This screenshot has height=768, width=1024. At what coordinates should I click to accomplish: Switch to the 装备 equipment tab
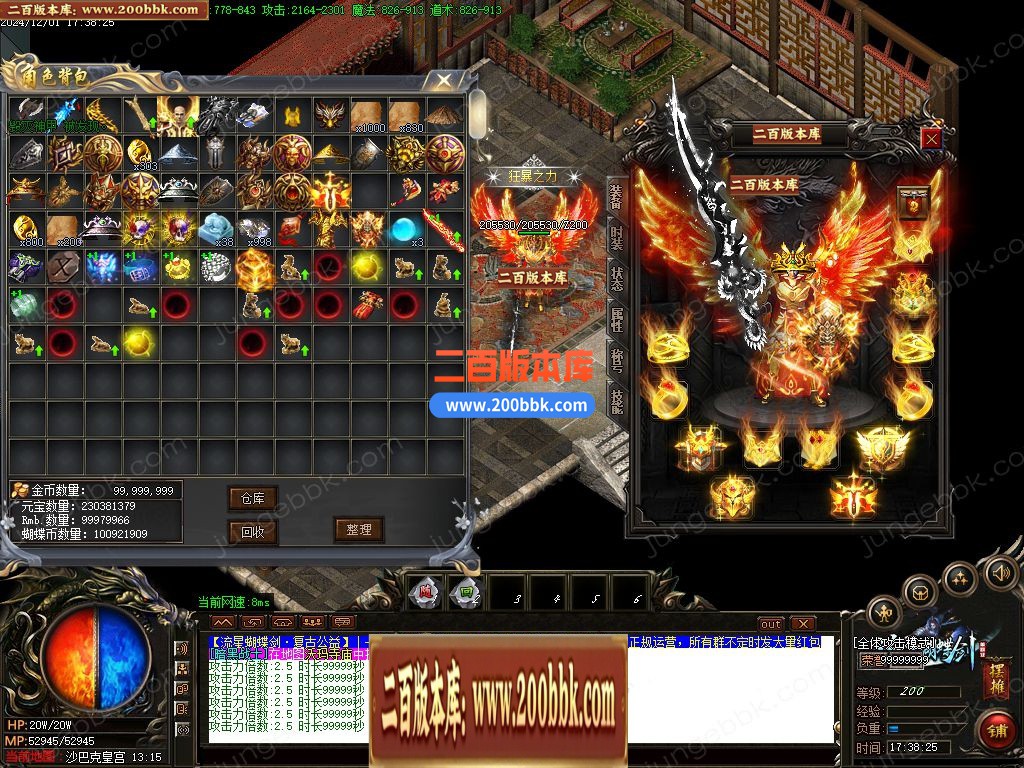tap(616, 198)
